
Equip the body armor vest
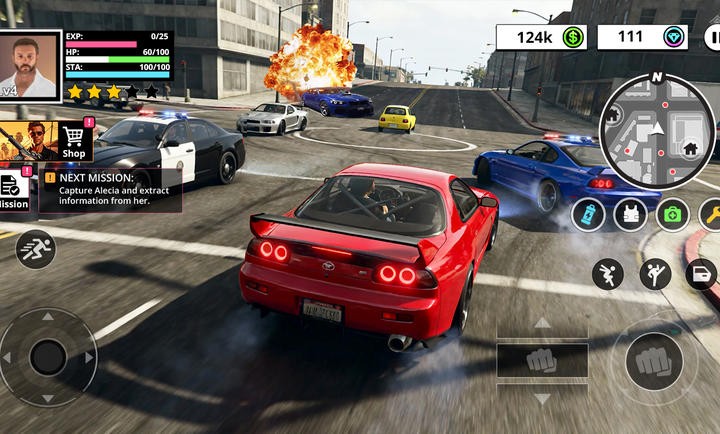tap(630, 214)
